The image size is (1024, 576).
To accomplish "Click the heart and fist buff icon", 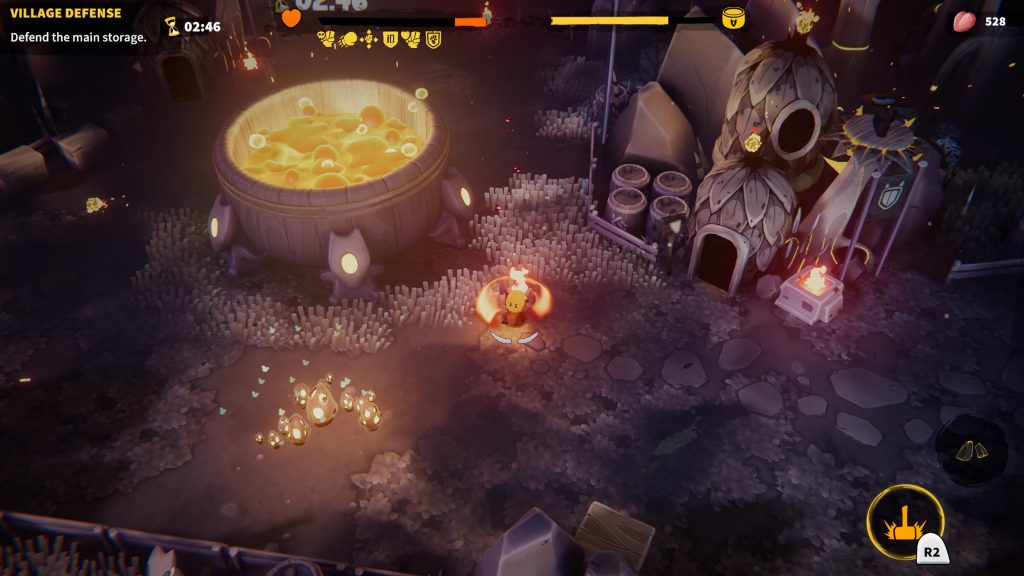I will click(411, 39).
